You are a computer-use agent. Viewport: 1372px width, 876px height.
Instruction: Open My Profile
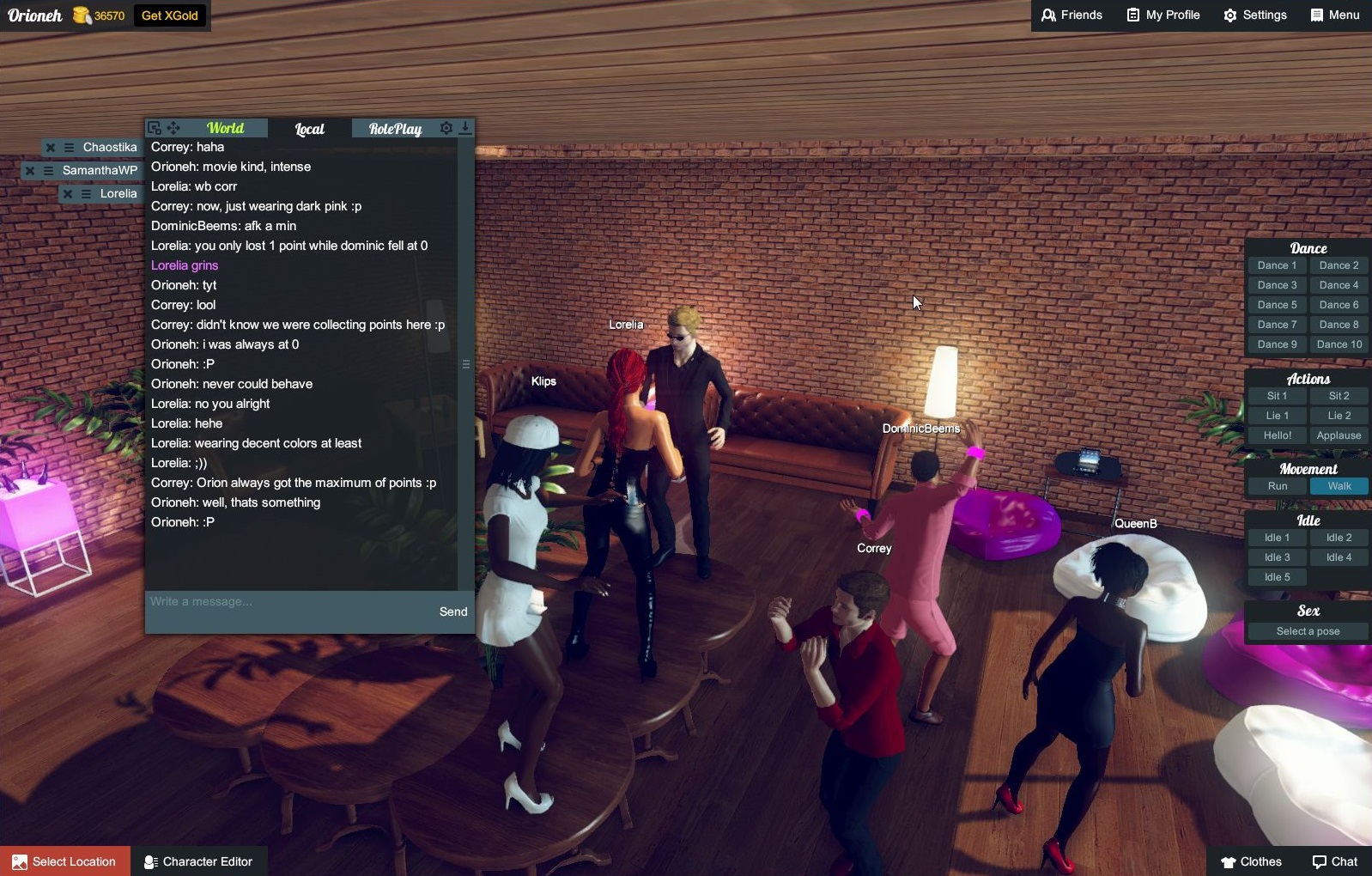coord(1163,15)
